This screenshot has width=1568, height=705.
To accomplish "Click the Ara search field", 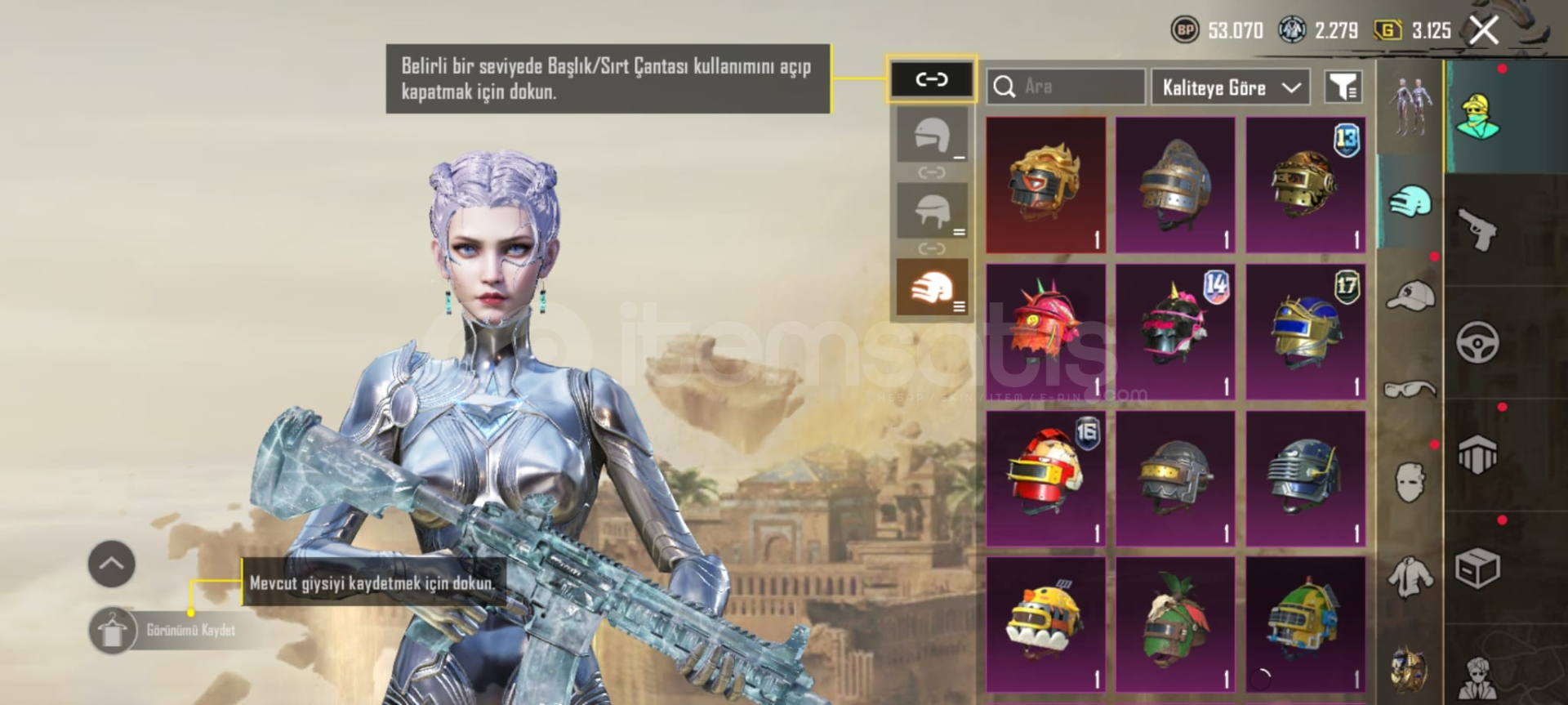I will coord(1066,87).
